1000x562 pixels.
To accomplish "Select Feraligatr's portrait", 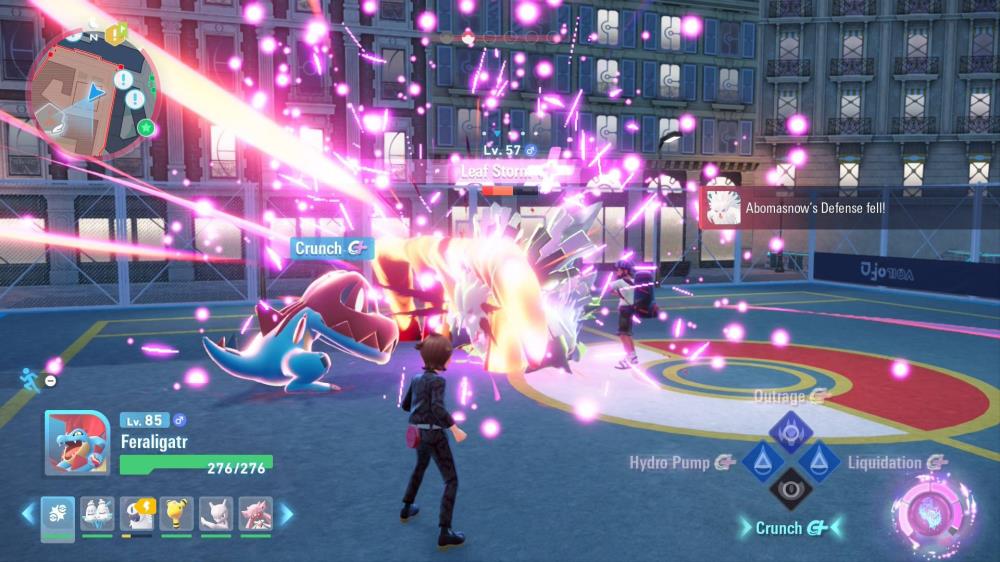I will tap(76, 443).
